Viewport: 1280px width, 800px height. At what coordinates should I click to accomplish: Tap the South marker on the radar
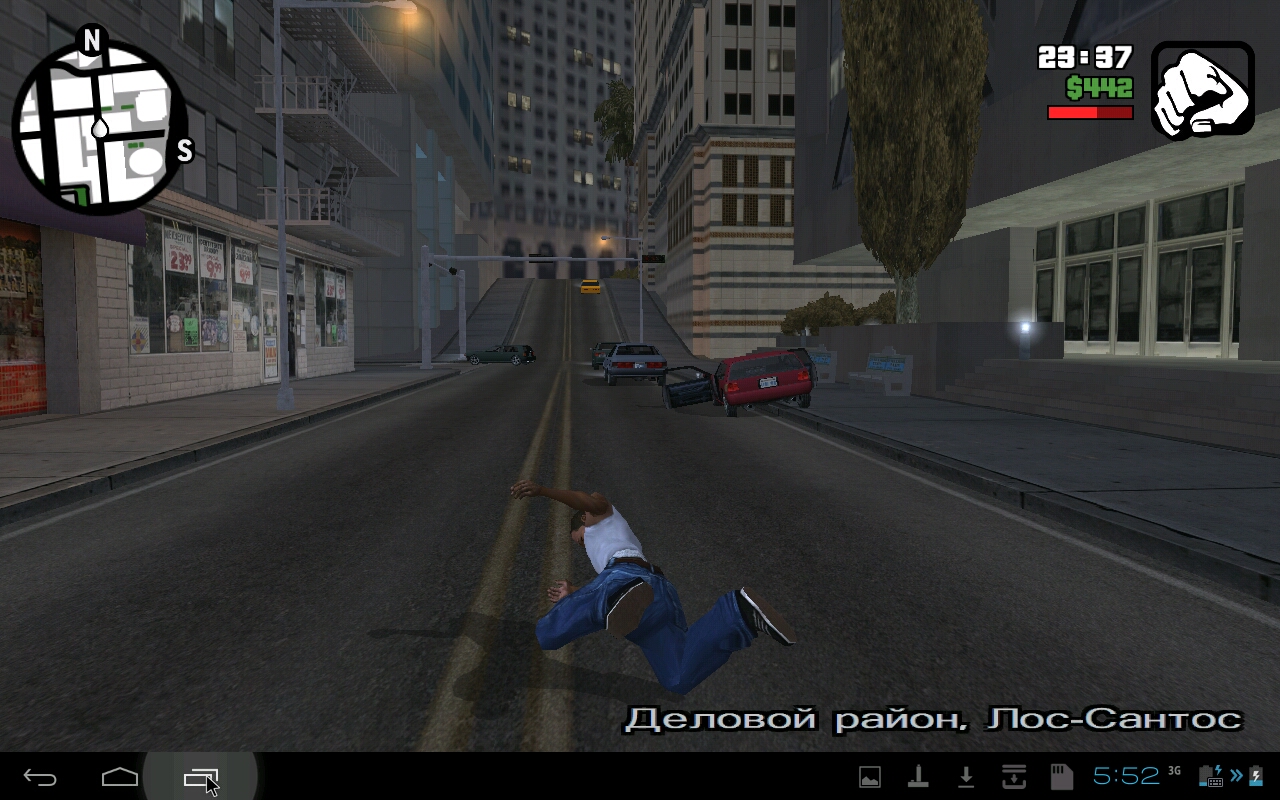click(x=182, y=150)
